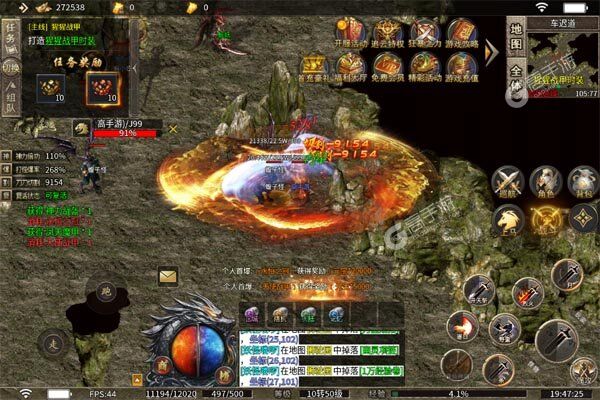This screenshot has width=600, height=400.
Task: Open the minimap of 车迟道
Action: tap(561, 58)
